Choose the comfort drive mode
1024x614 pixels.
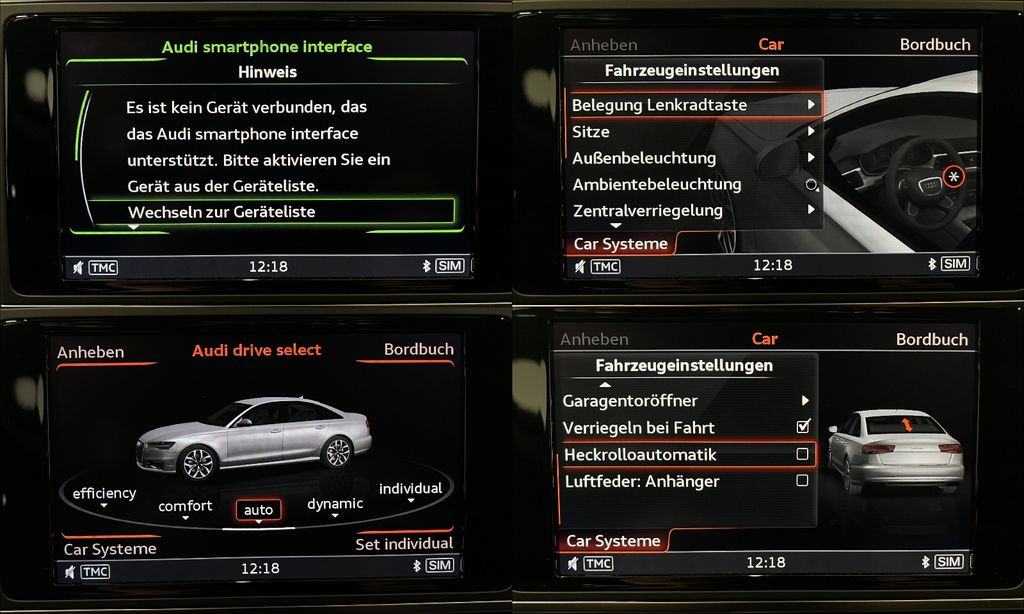pos(185,507)
